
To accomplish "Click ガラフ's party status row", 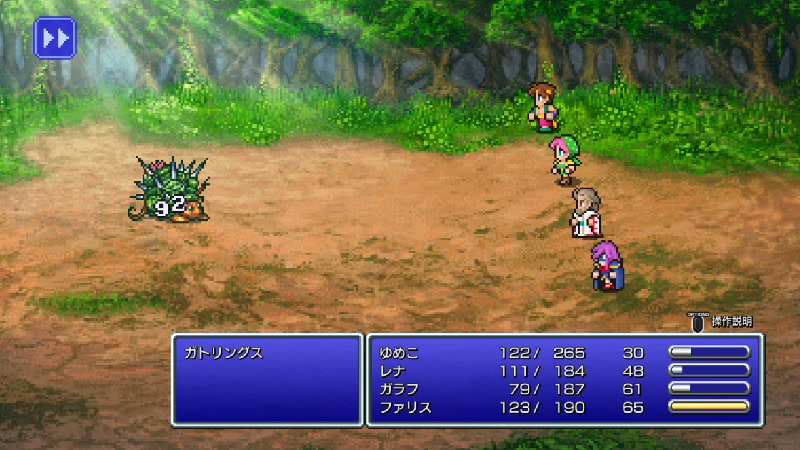I will point(398,389).
